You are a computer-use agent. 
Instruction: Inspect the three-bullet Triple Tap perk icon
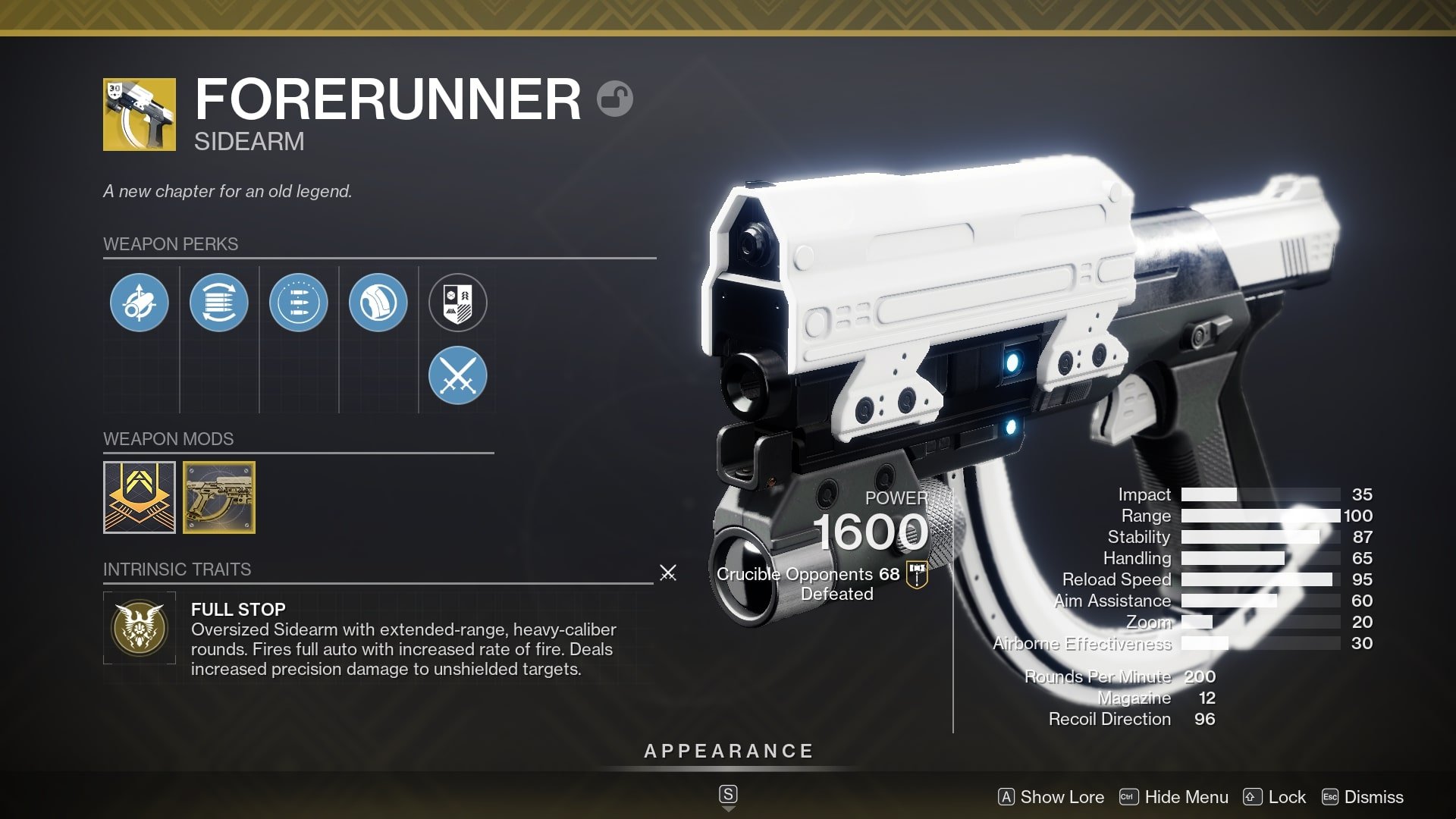click(x=299, y=302)
